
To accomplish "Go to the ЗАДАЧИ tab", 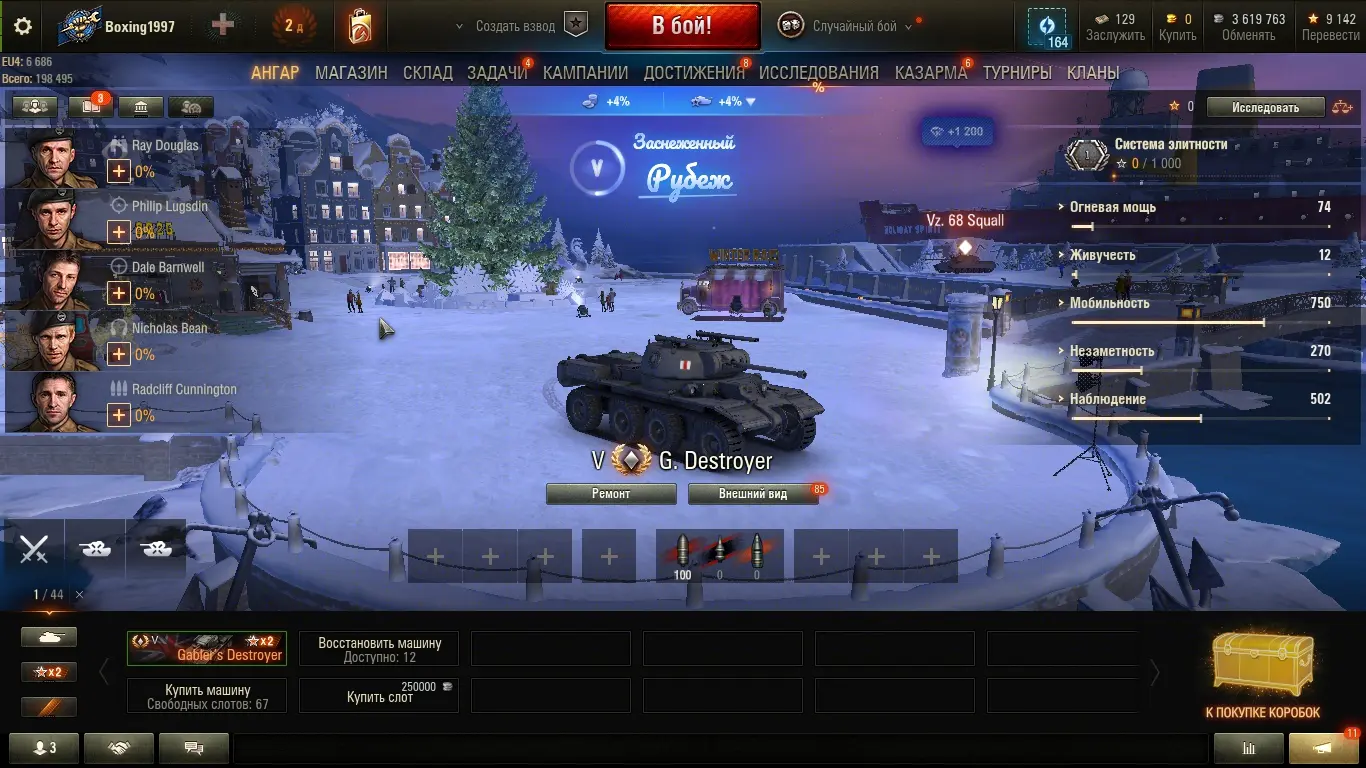I will 497,73.
